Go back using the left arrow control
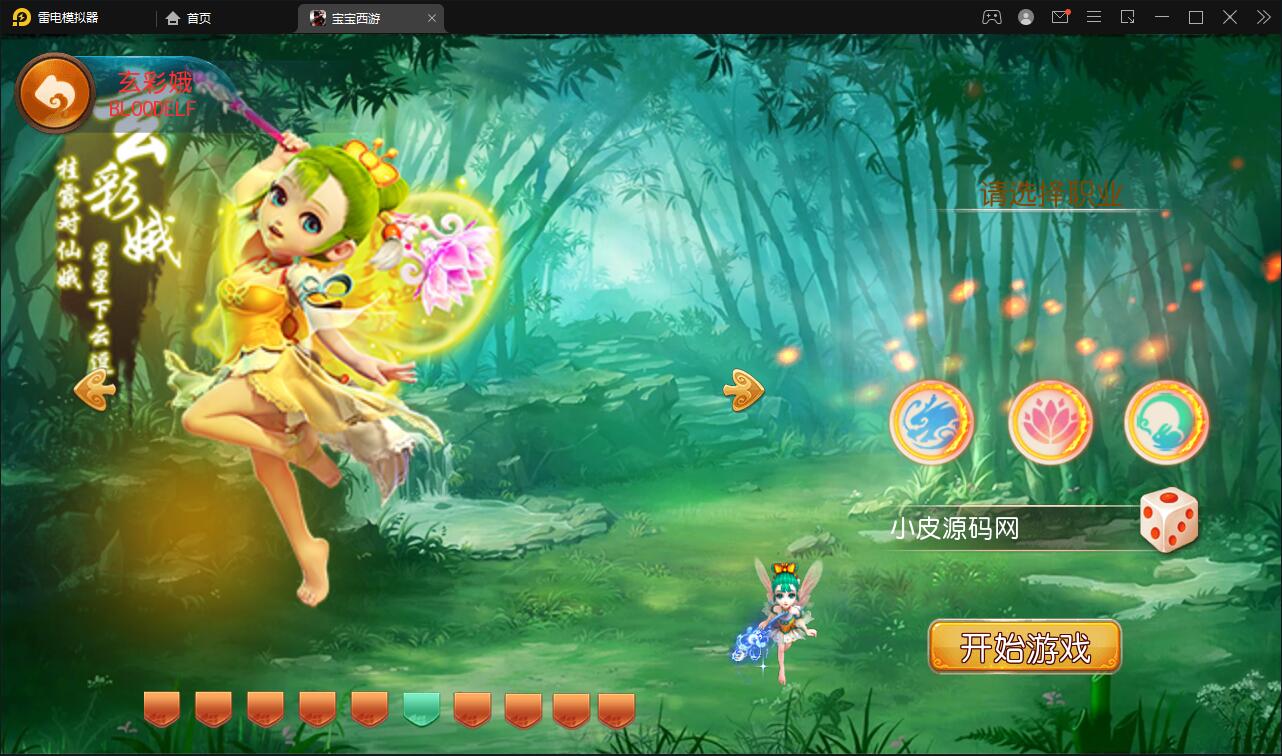Viewport: 1282px width, 756px height. coord(93,390)
